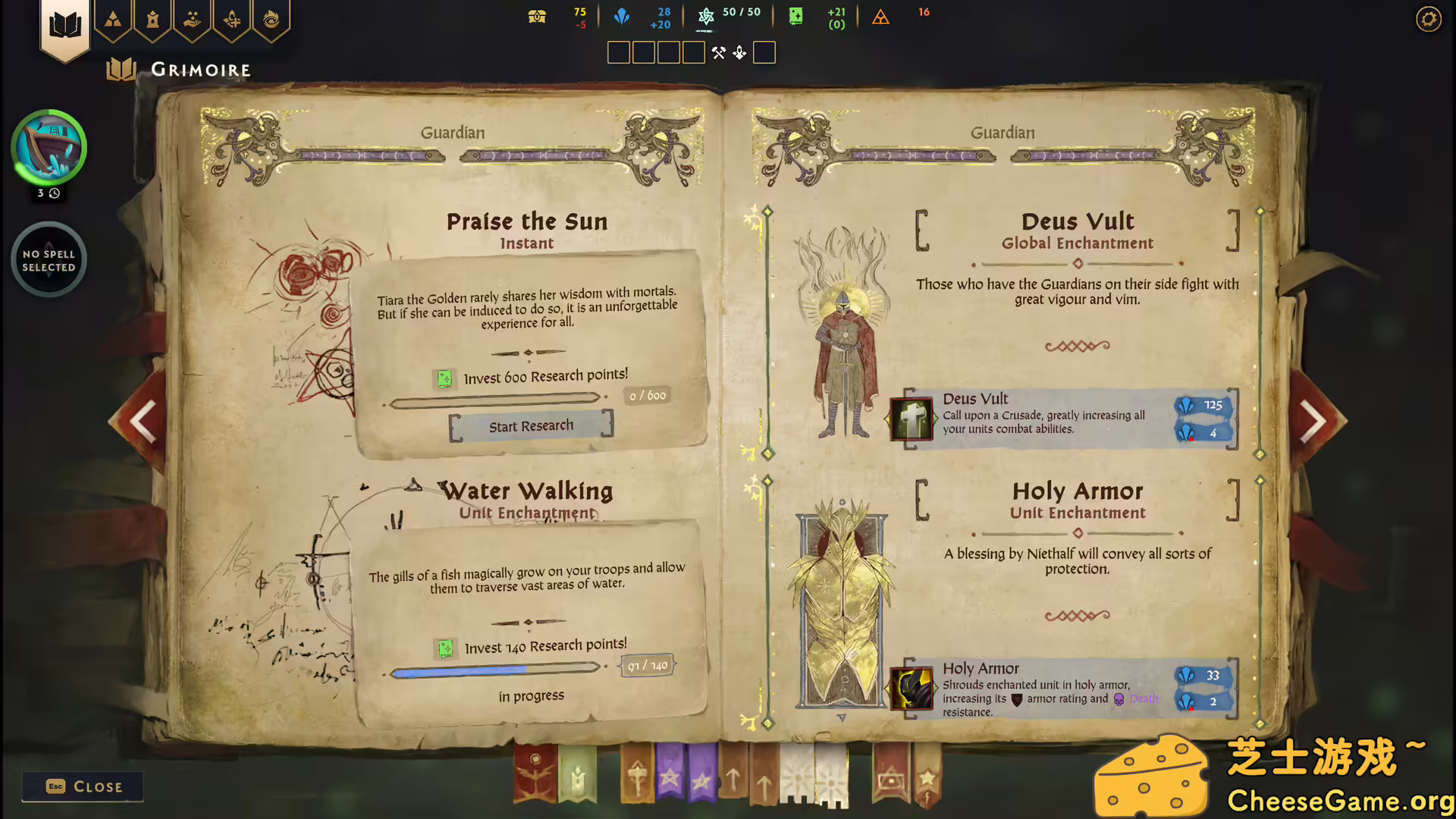Turn to the next page with the right arrow
1456x819 pixels.
(1314, 421)
